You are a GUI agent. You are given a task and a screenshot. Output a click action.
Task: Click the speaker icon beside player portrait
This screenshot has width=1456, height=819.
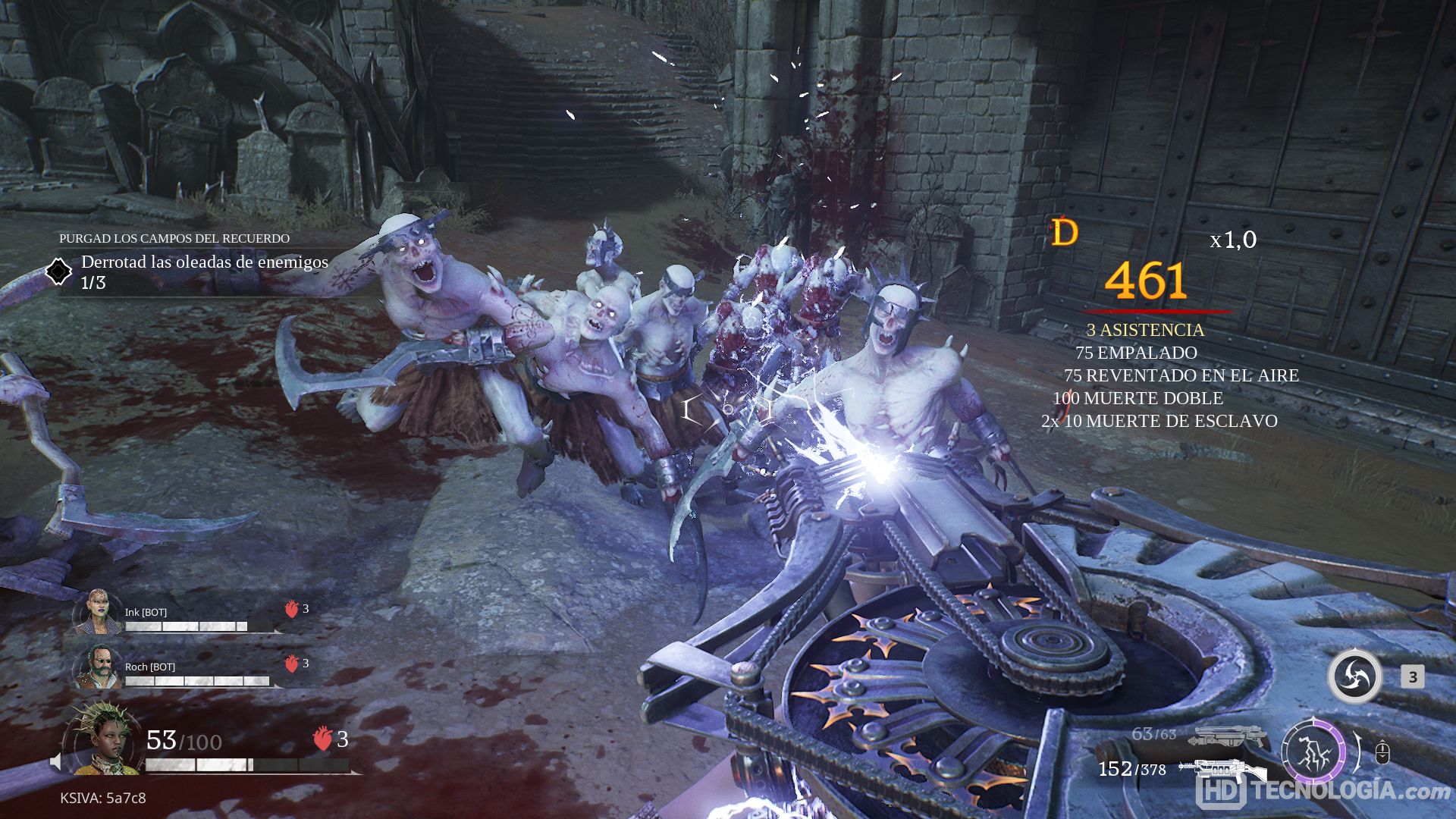(x=55, y=761)
